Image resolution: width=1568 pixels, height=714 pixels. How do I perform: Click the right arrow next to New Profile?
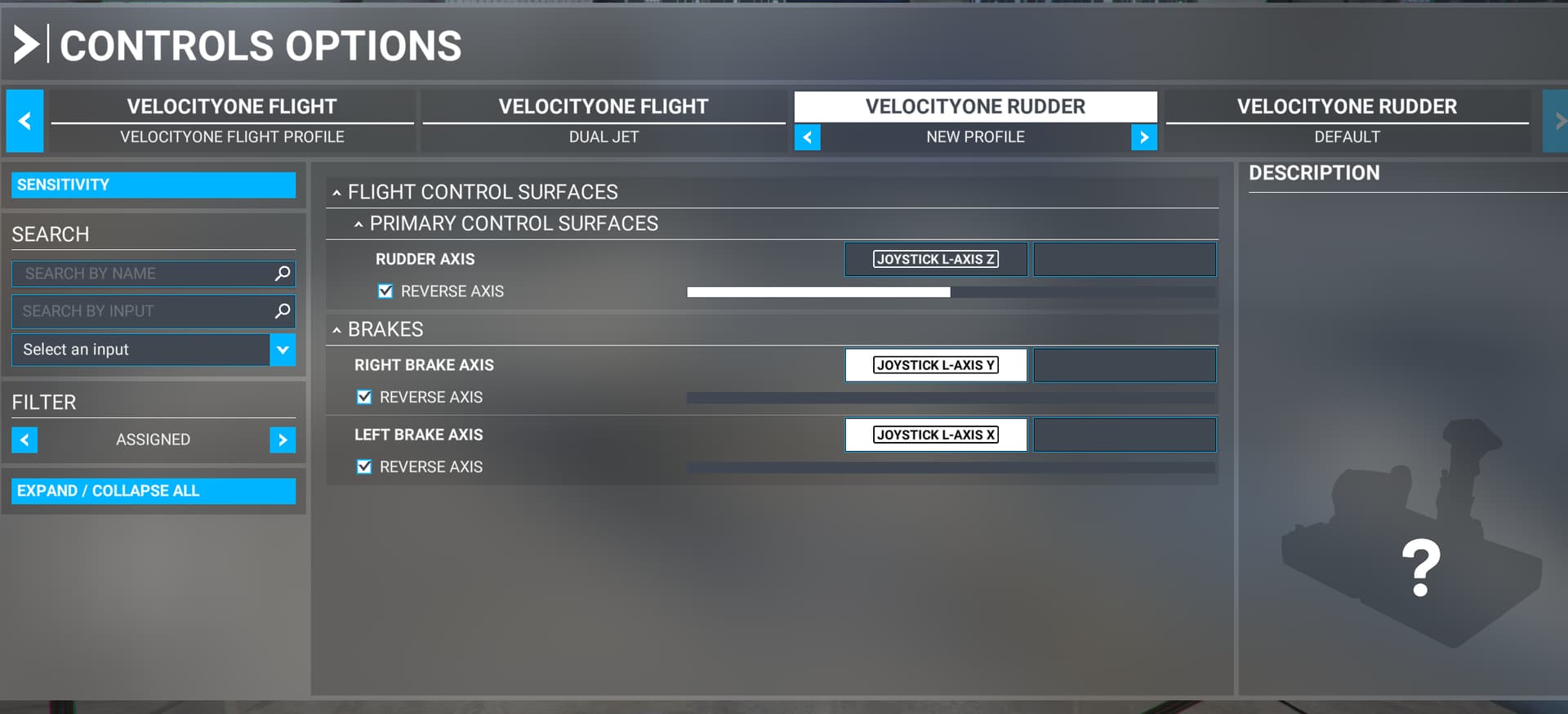[x=1145, y=137]
